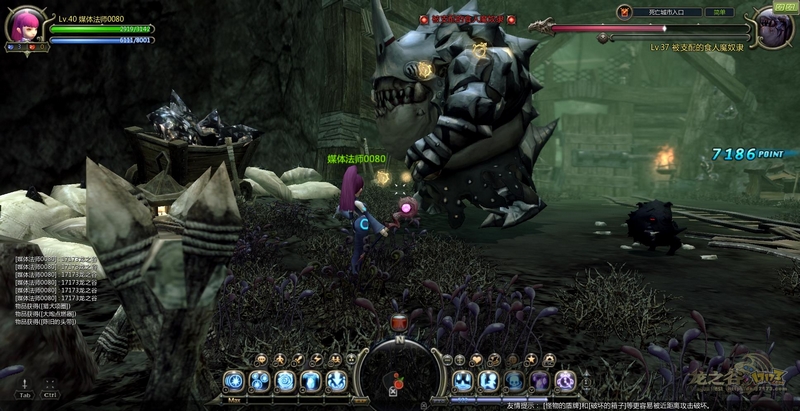Trigger the purple clock skill
The height and width of the screenshot is (411, 800).
(x=566, y=381)
